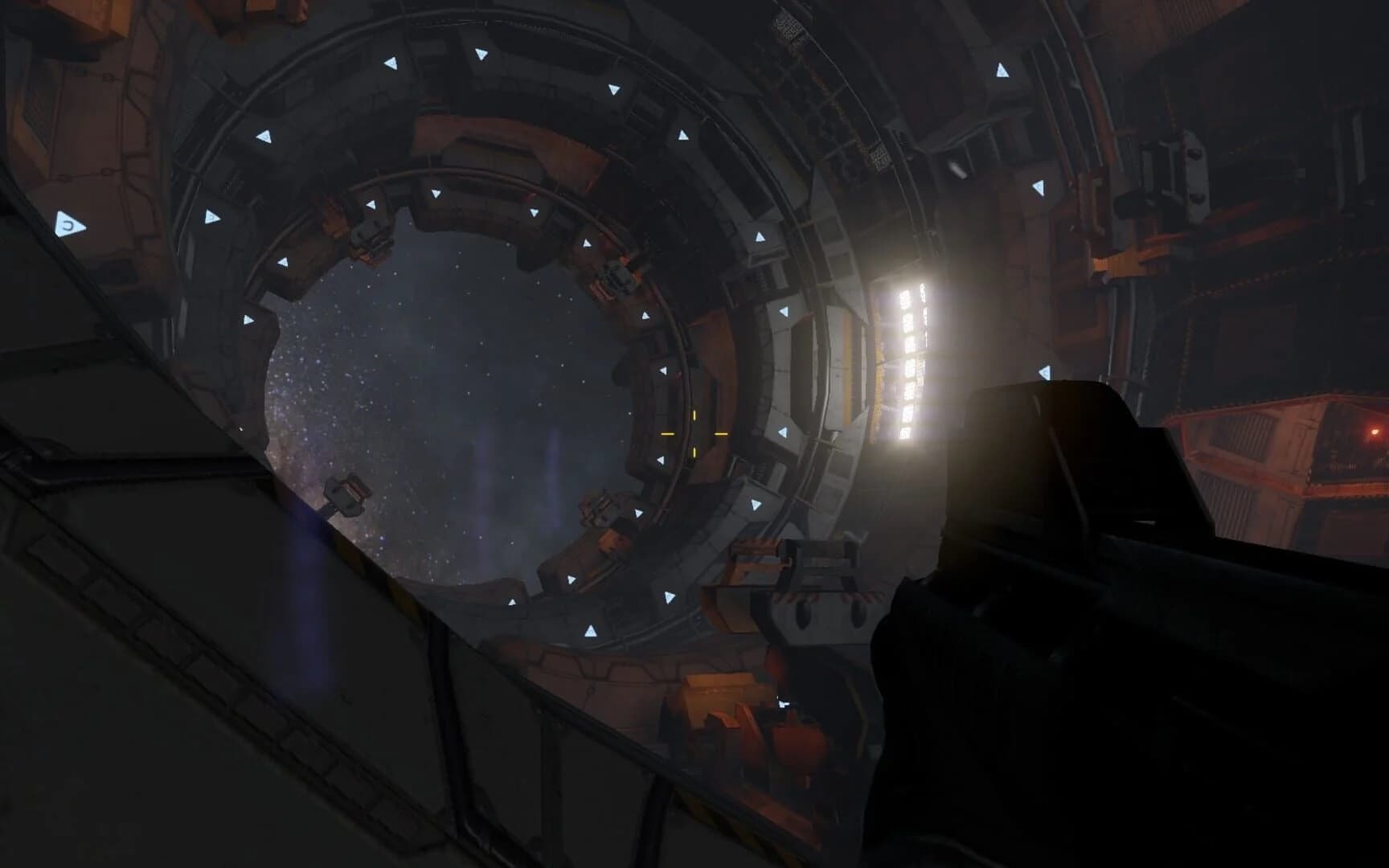Click the left crosshair tick mark
Image resolution: width=1389 pixels, height=868 pixels.
tap(667, 434)
